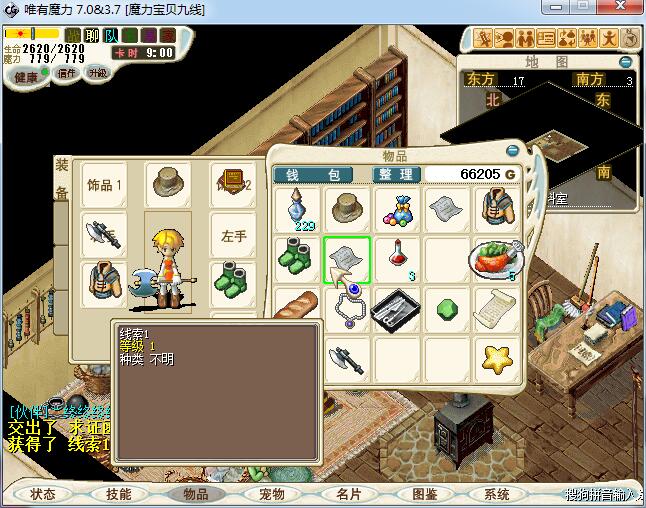Open the 技能 skills menu
This screenshot has height=508, width=646.
coord(119,494)
